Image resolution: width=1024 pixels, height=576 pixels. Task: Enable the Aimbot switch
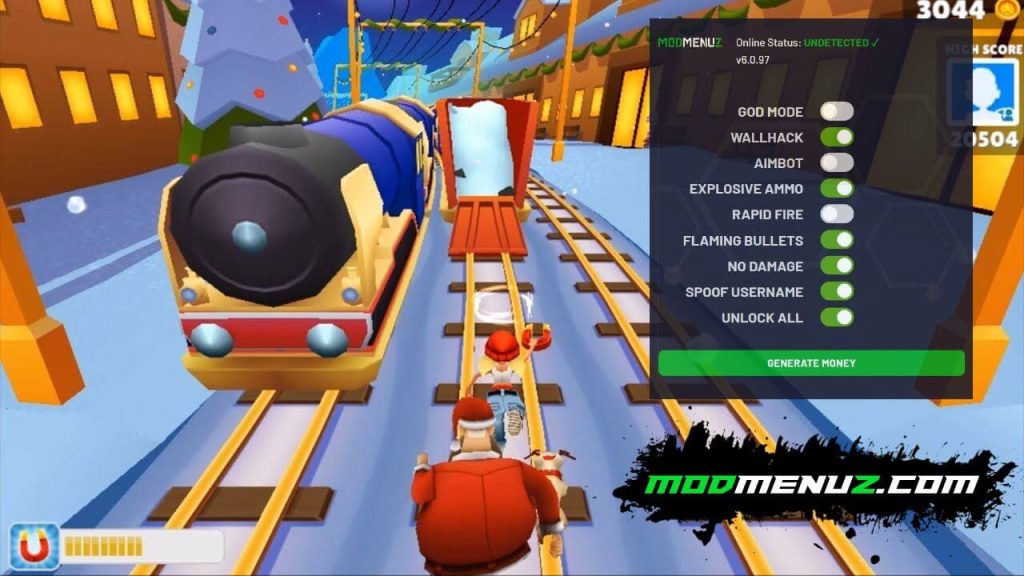(837, 162)
